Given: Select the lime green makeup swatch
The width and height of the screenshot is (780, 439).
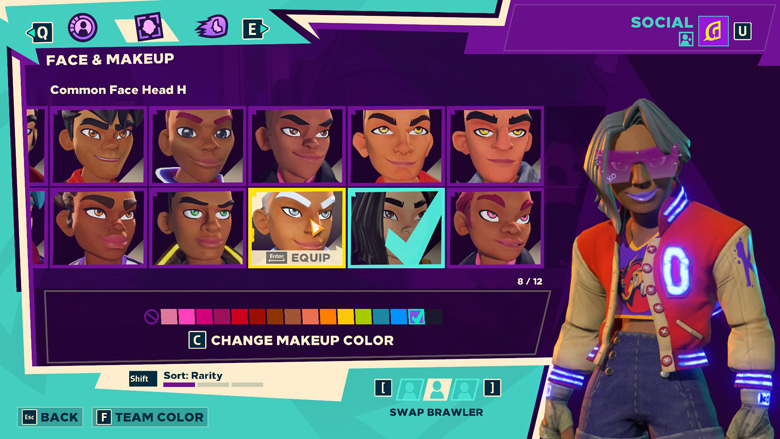Looking at the screenshot, I should (363, 317).
